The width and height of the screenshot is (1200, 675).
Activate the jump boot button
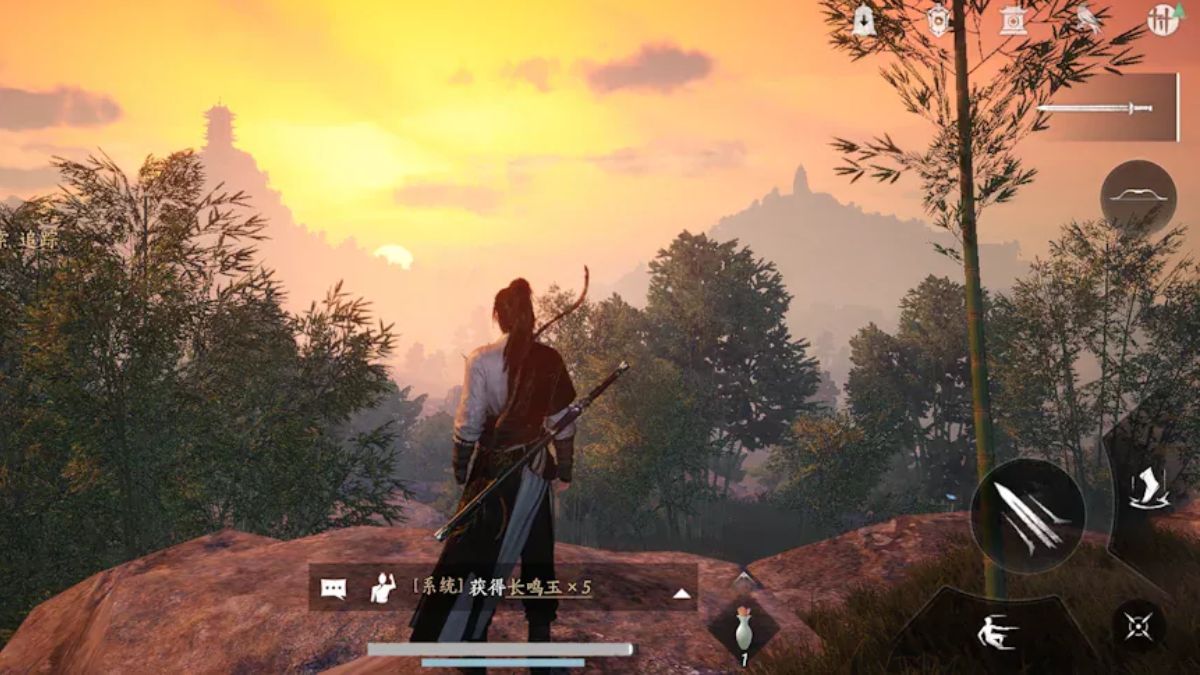[1148, 489]
